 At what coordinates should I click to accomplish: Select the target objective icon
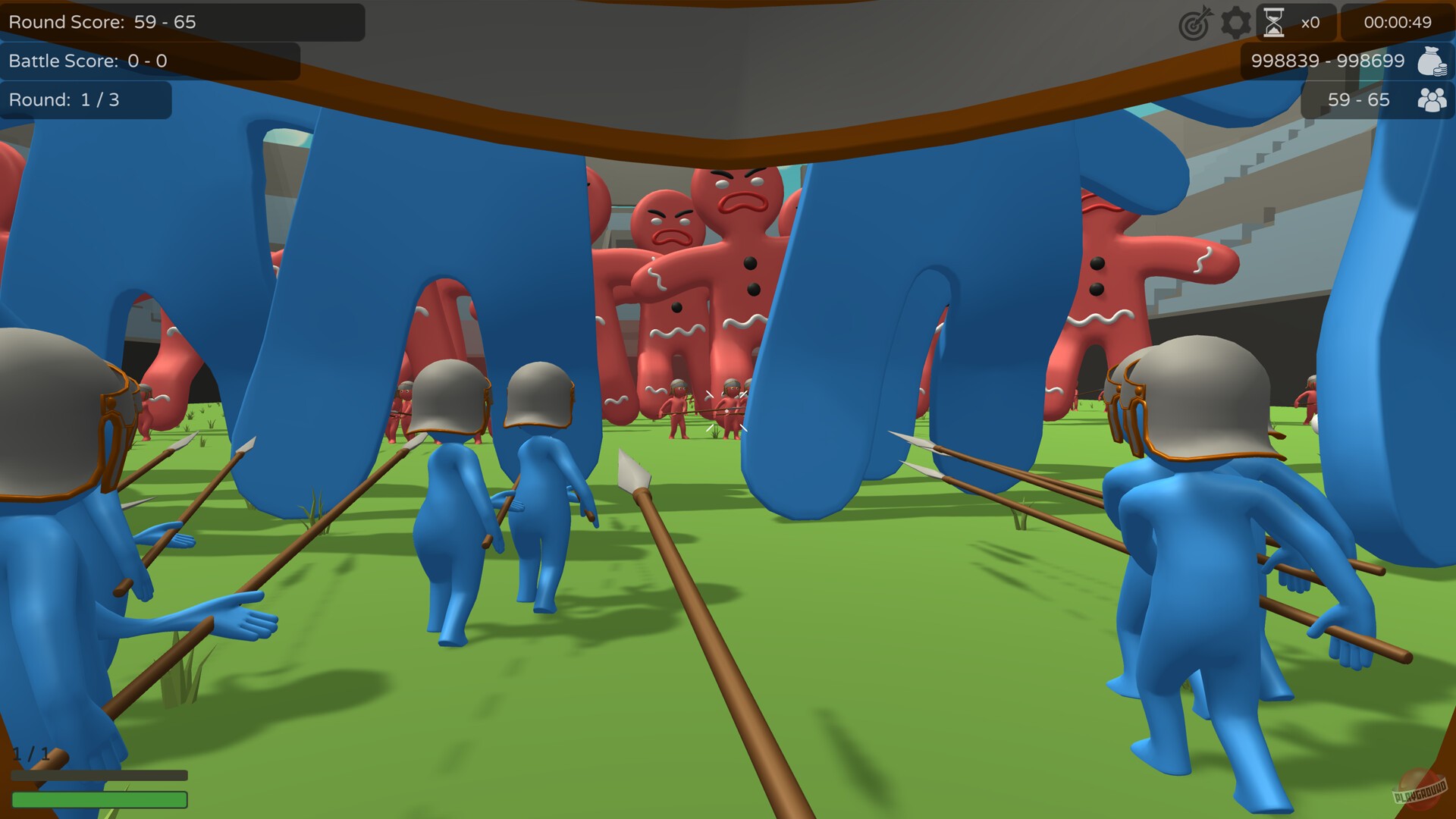(x=1194, y=22)
